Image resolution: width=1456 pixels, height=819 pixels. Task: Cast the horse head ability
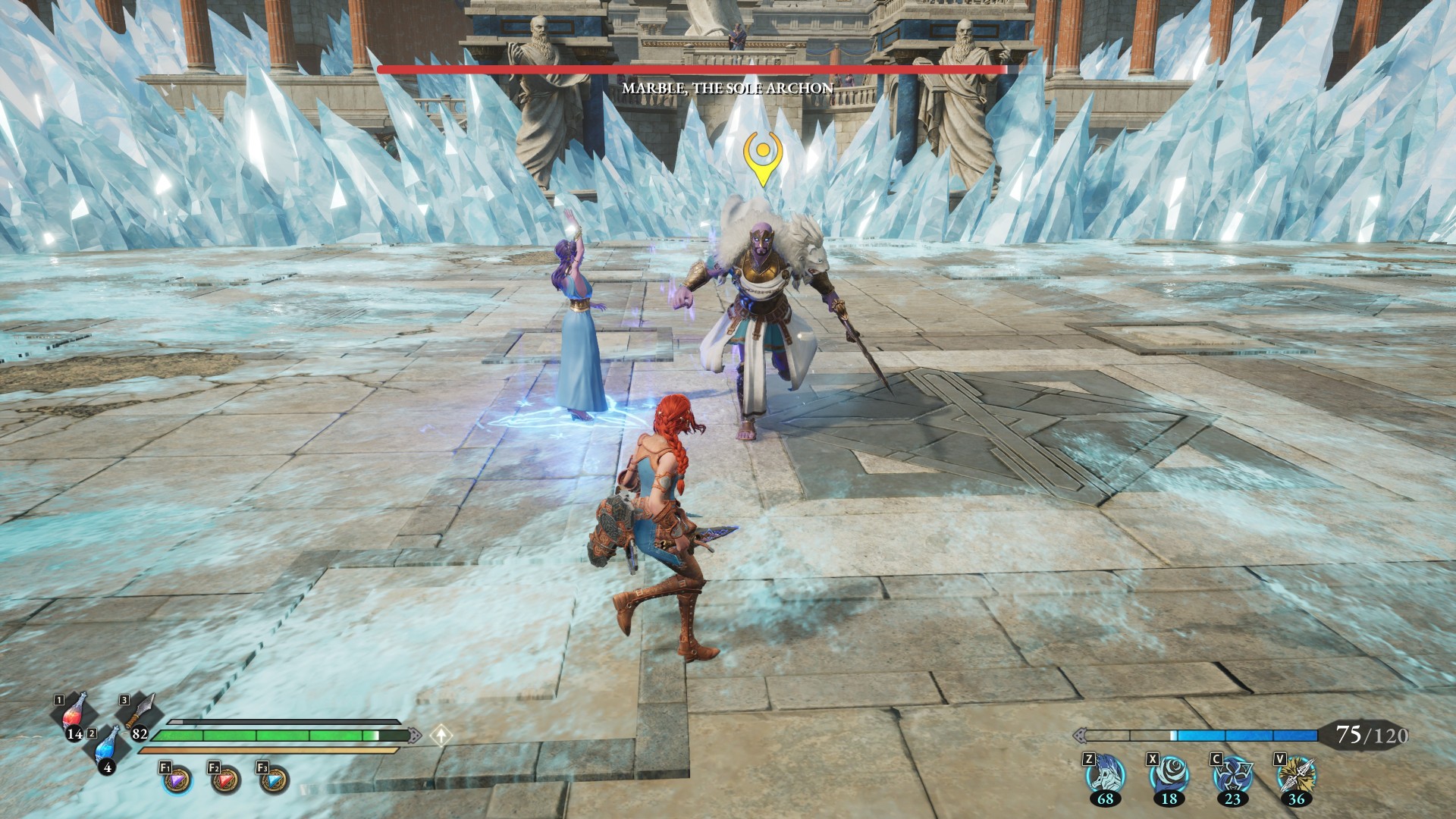point(1105,776)
